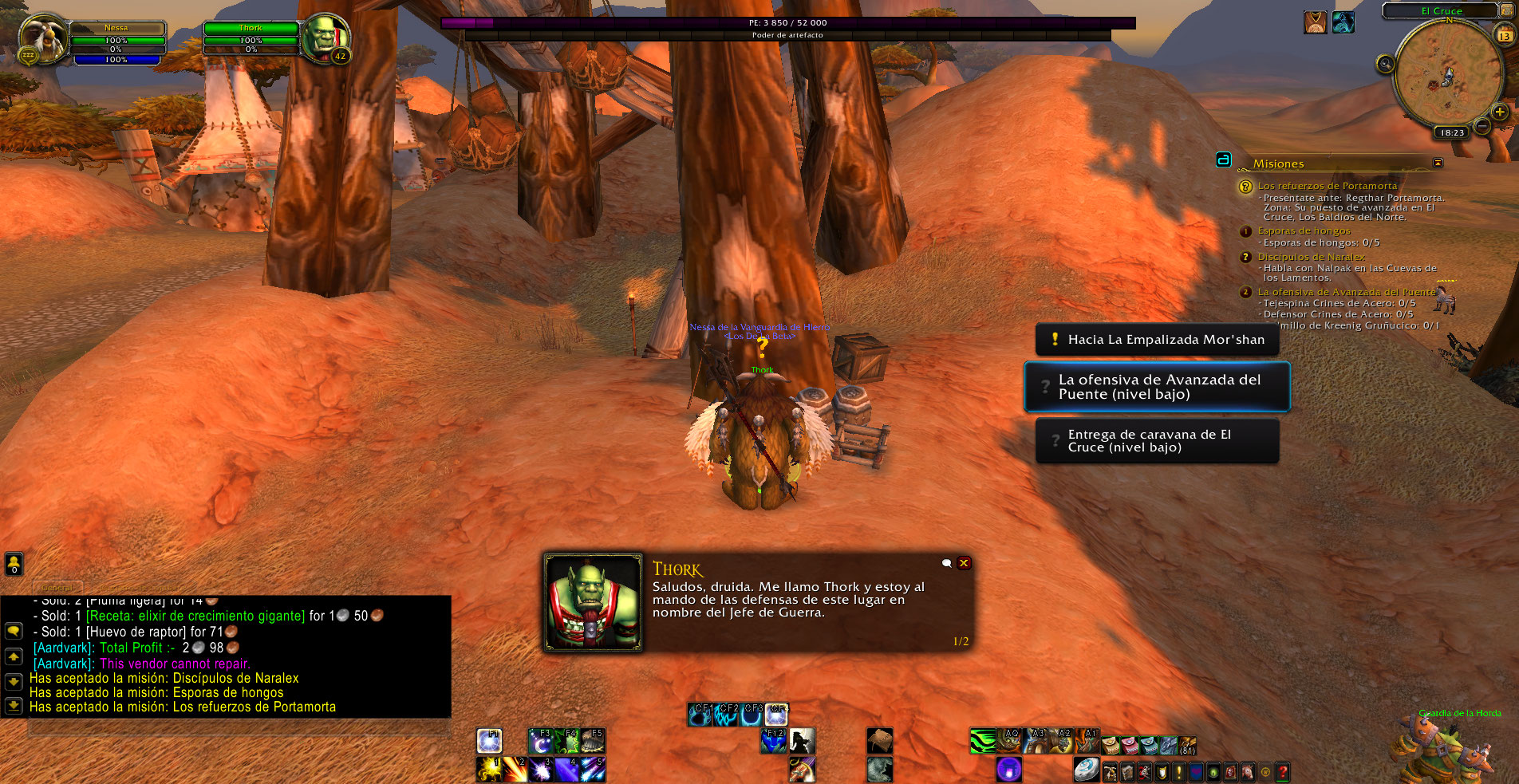Activate the solar burst ability in slot 1
Screen dimensions: 1519x784
[488, 770]
